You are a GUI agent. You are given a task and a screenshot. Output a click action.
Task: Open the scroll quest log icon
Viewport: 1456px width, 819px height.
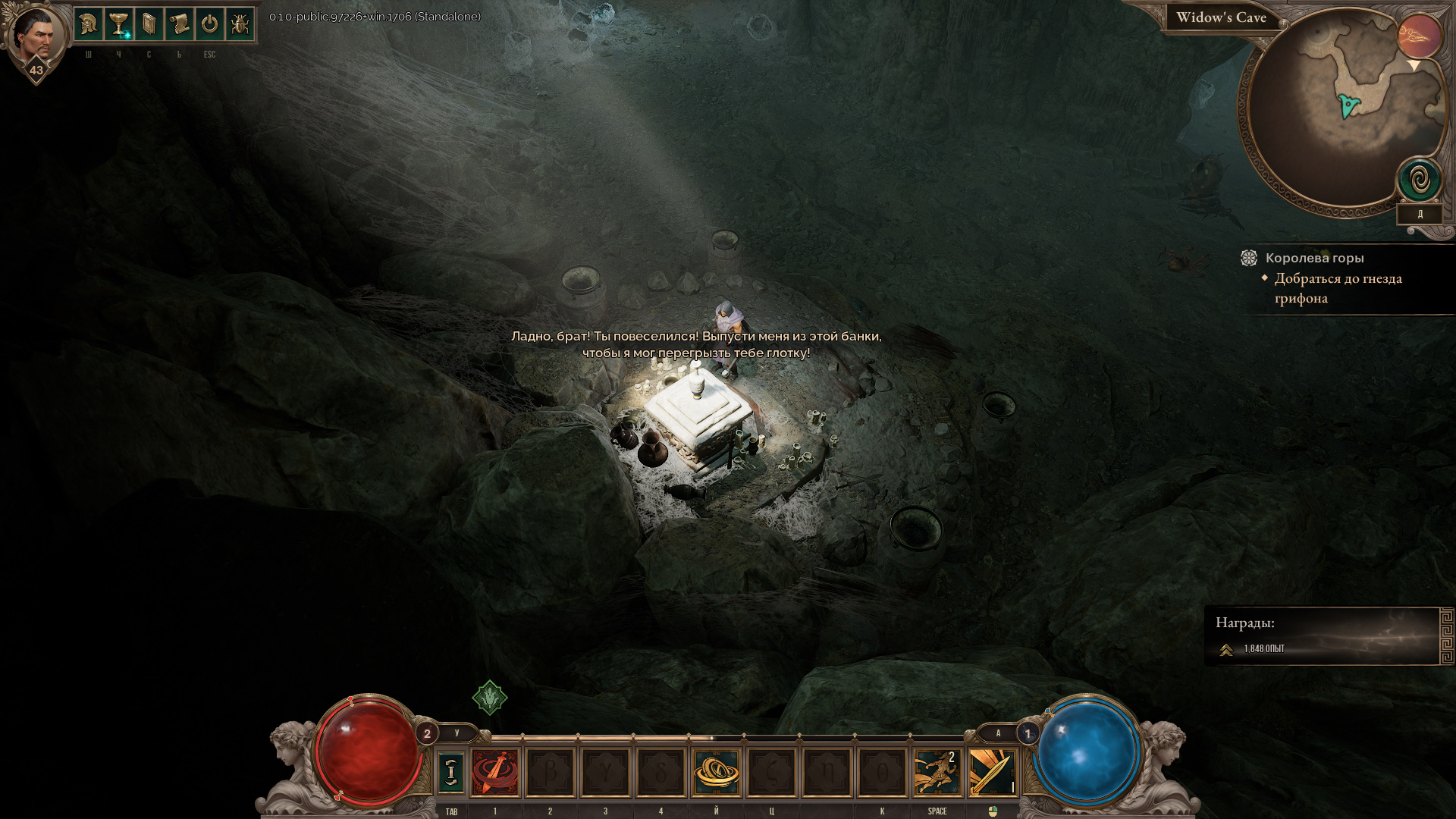[x=180, y=25]
